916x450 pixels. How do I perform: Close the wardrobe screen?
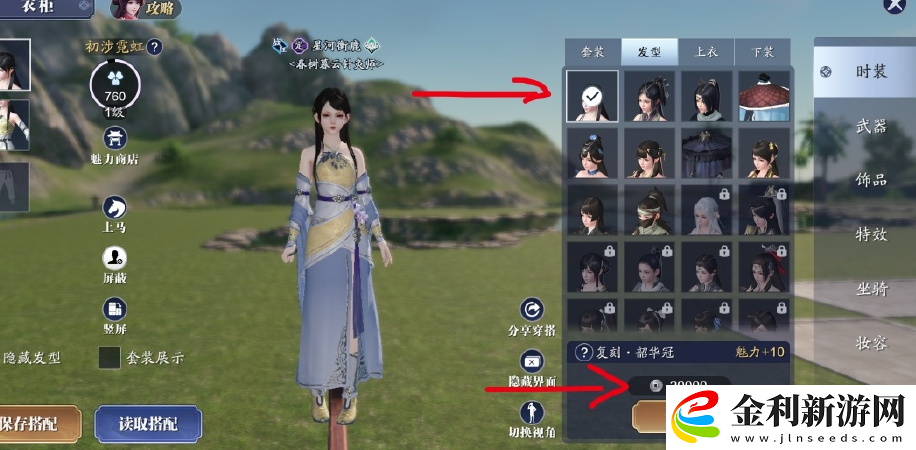[x=895, y=5]
